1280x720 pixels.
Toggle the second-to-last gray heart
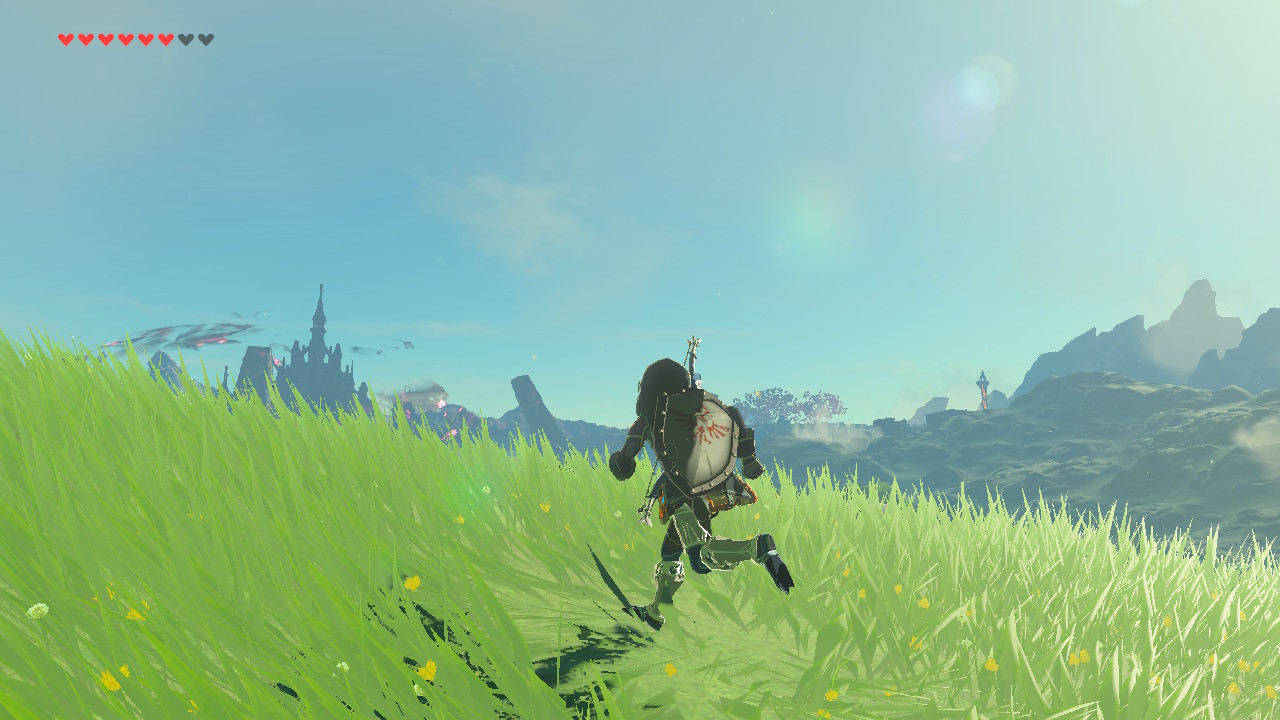[x=185, y=39]
